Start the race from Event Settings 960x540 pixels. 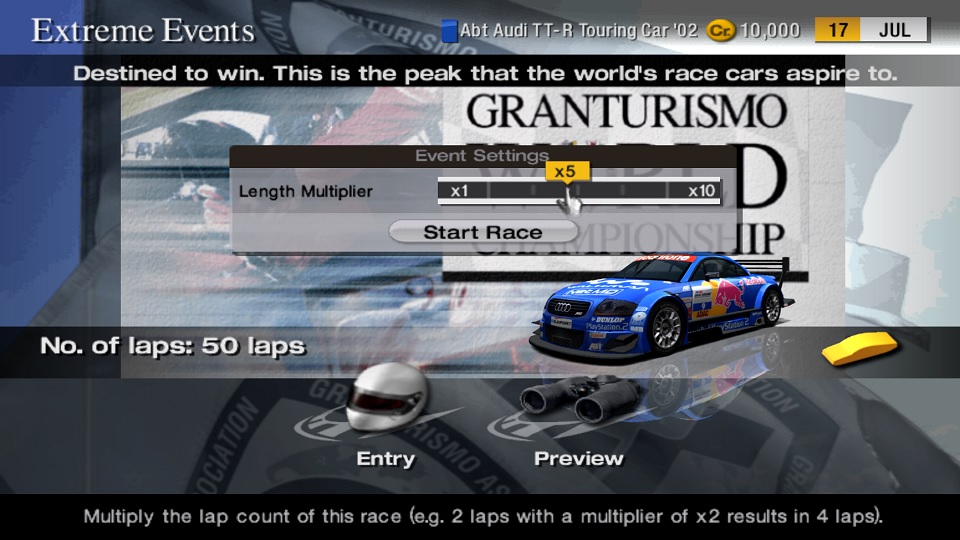483,232
